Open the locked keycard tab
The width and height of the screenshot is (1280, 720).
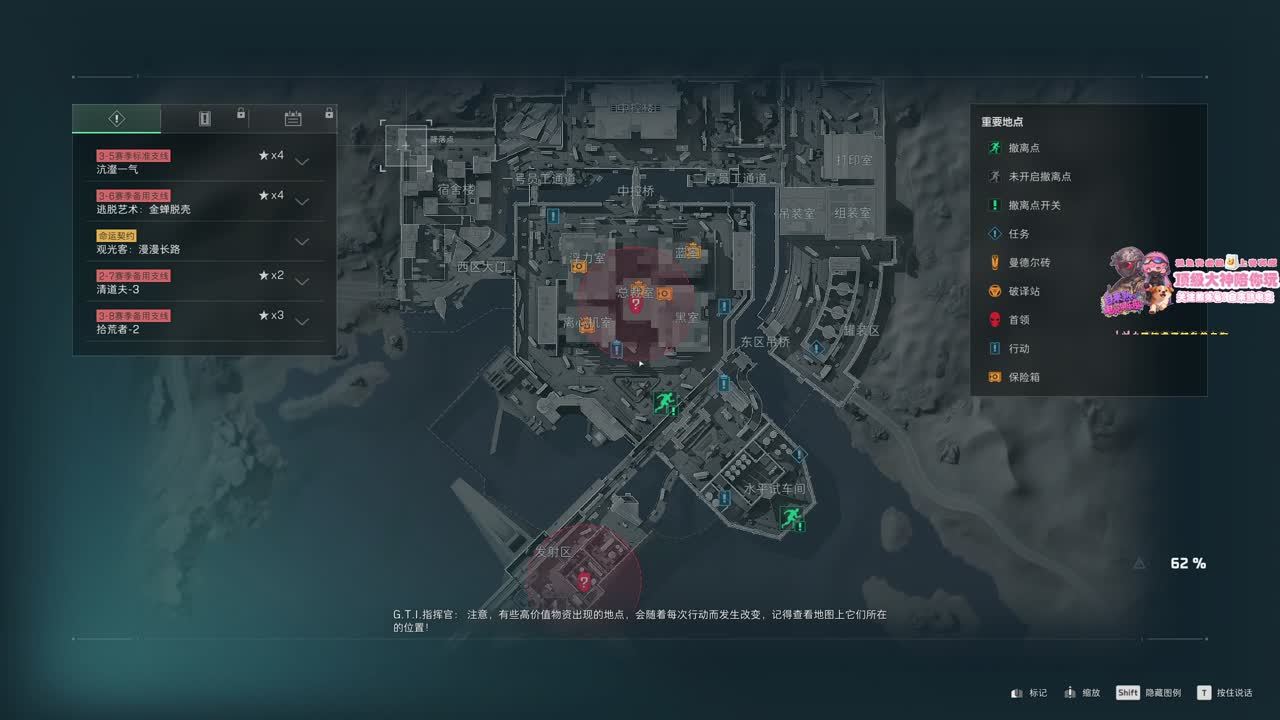[x=205, y=119]
